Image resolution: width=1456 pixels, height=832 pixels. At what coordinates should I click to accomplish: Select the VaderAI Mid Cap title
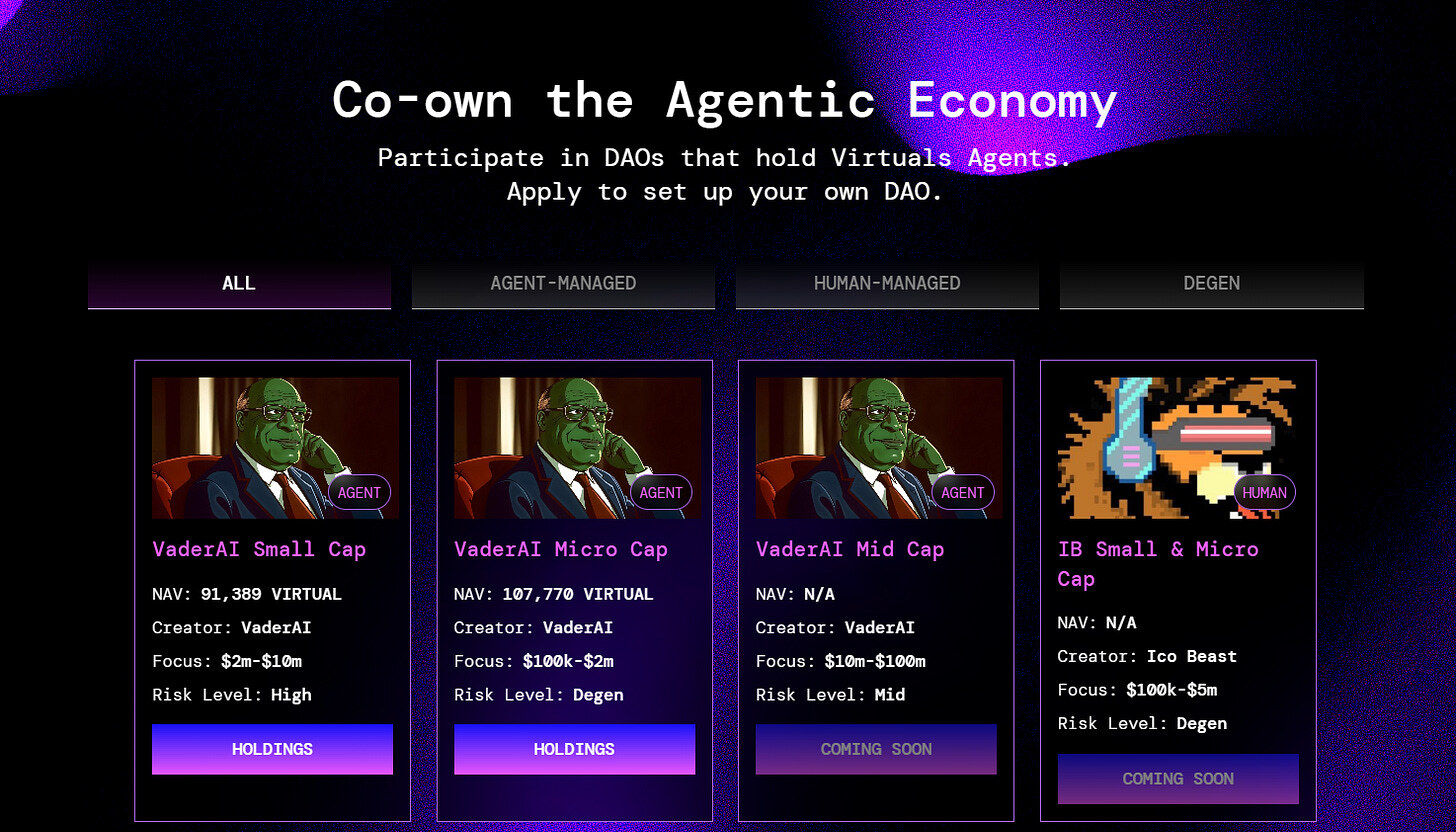(850, 549)
